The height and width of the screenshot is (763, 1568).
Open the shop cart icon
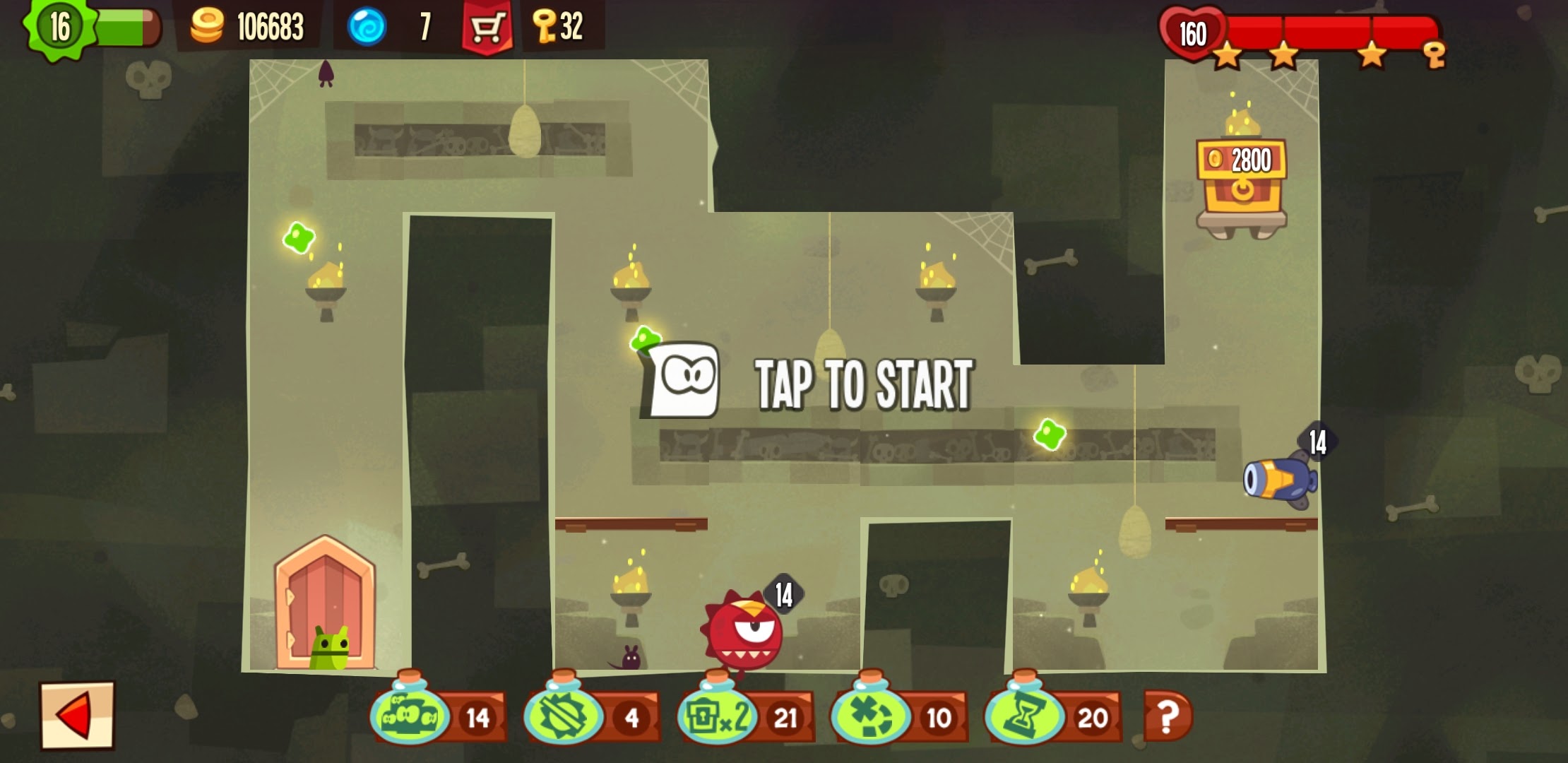tap(487, 28)
